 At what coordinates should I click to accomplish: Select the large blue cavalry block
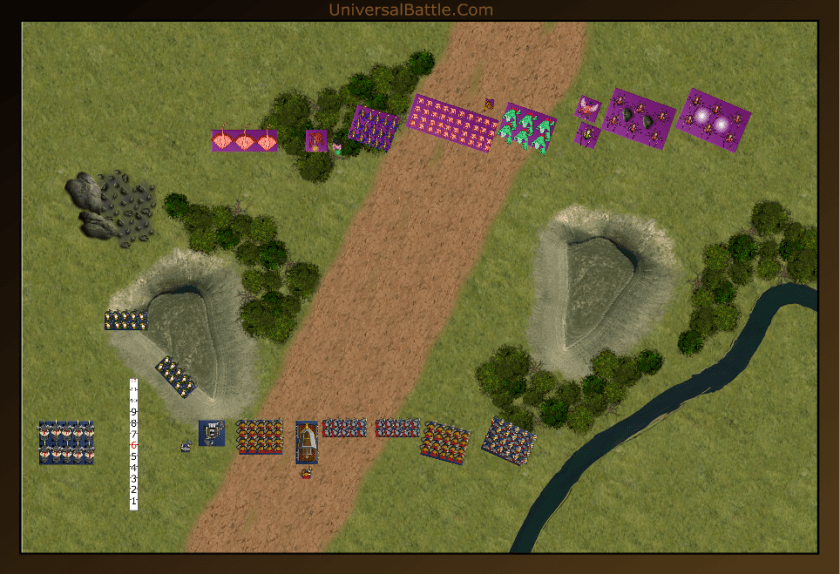[66, 442]
